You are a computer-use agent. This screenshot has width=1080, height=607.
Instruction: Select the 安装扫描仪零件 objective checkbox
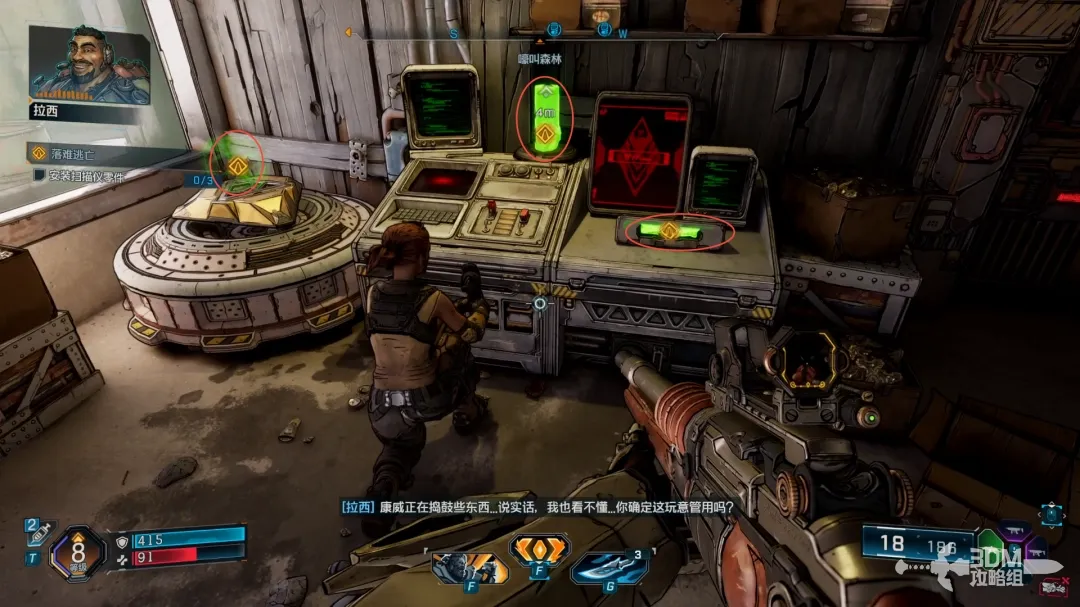(40, 175)
